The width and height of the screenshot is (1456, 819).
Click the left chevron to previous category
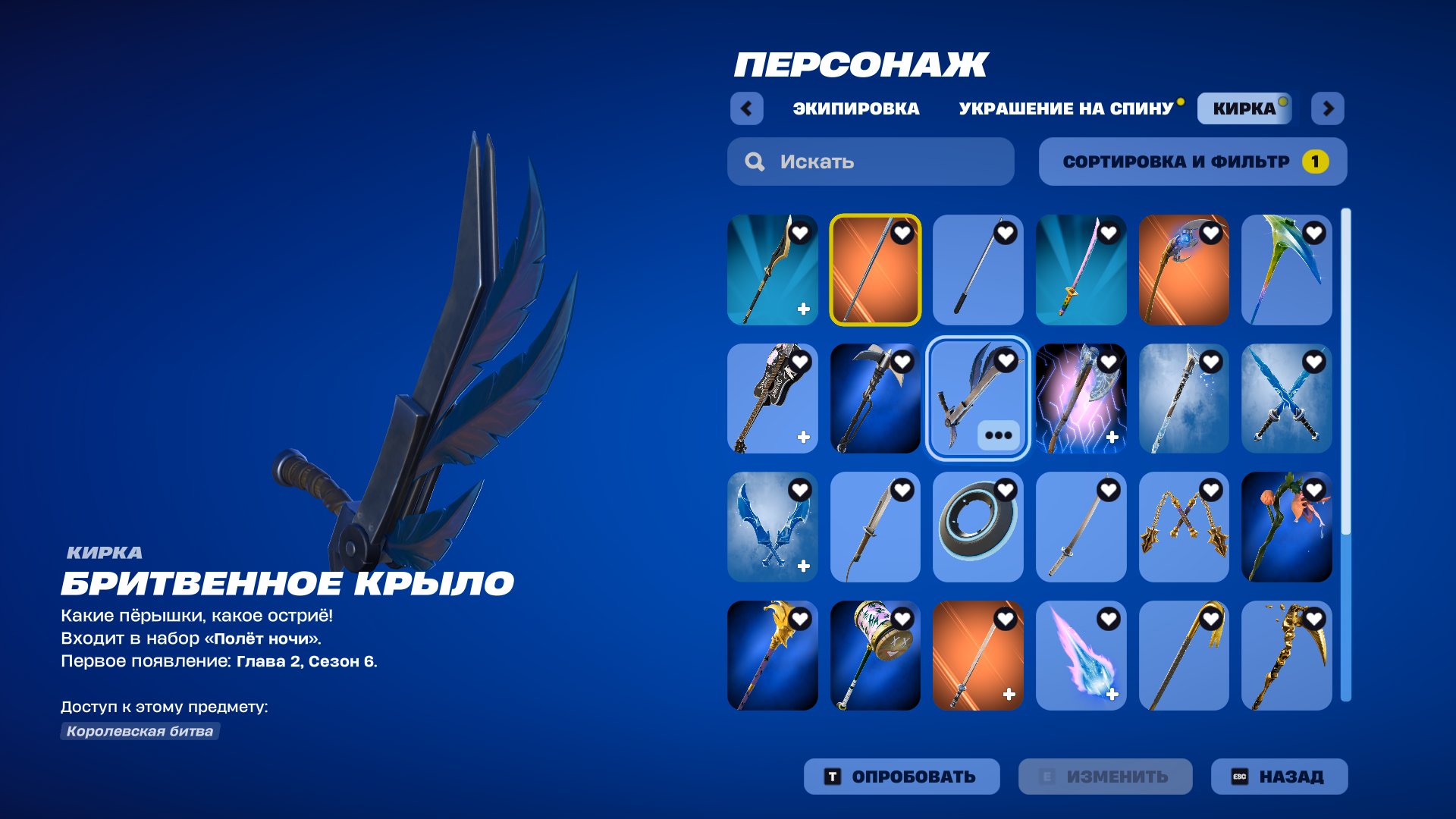748,109
